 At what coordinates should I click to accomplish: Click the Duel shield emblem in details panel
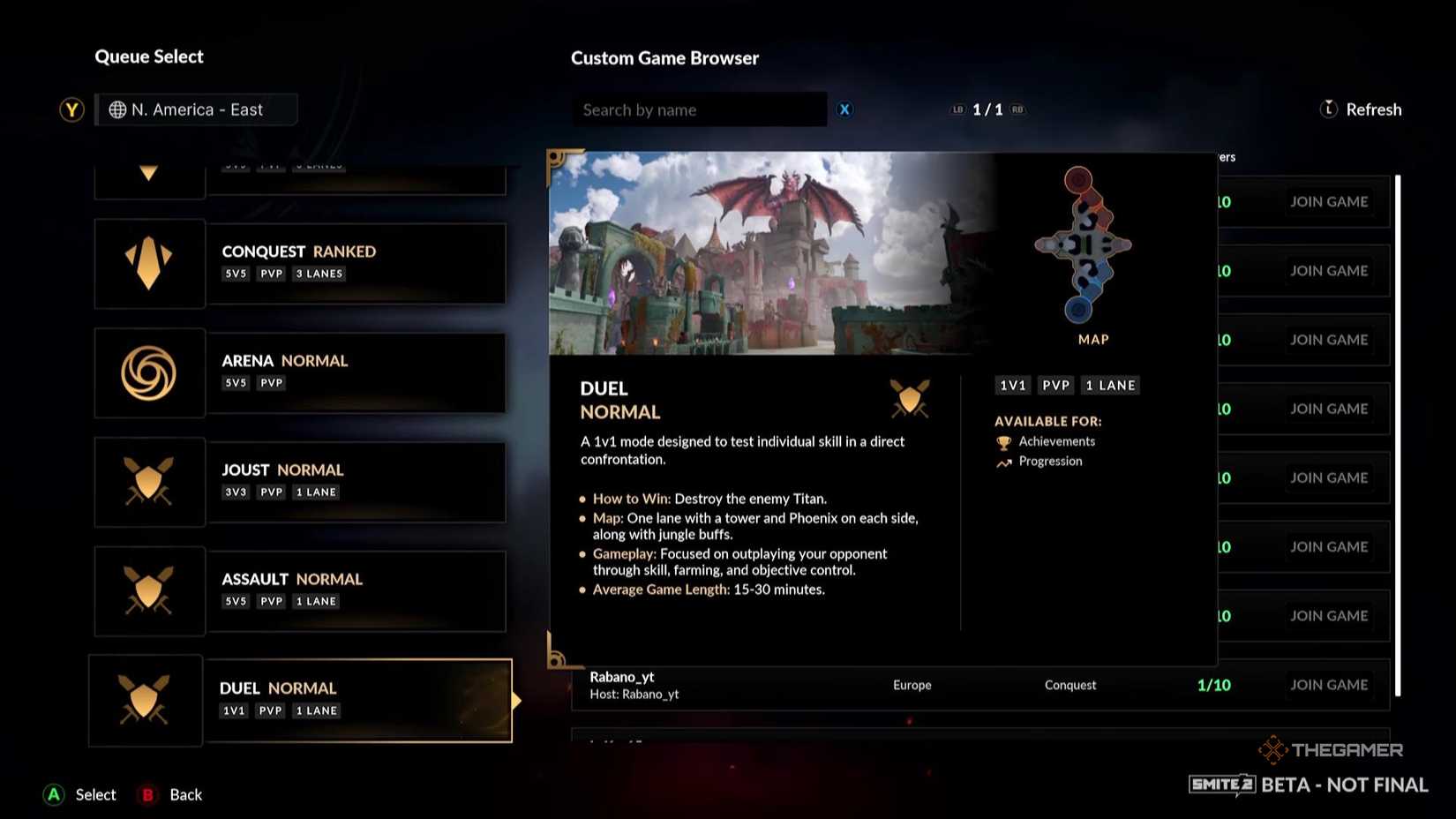[910, 399]
